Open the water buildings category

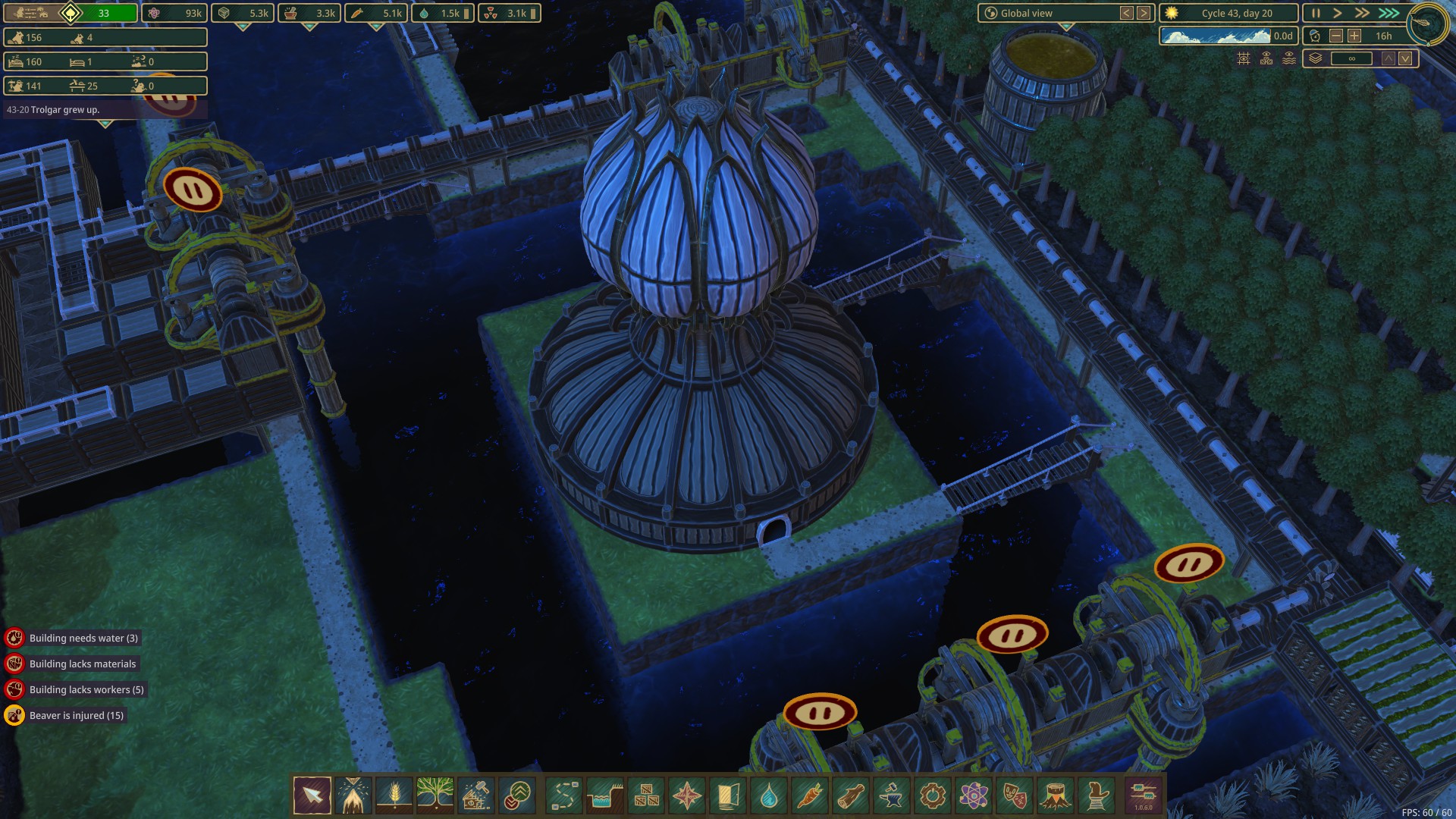[769, 795]
